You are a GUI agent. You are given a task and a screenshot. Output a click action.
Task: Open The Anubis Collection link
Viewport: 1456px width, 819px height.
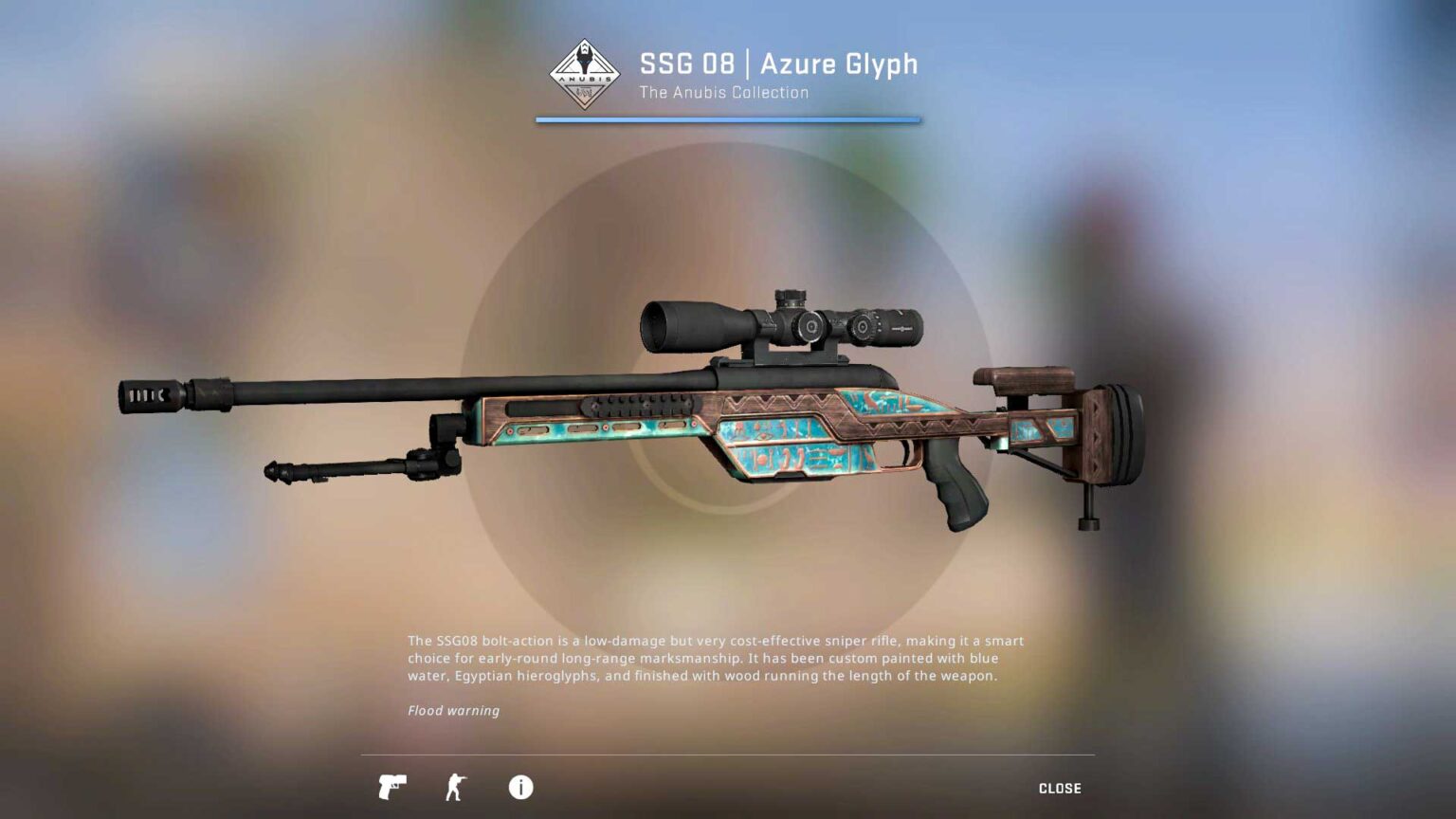point(723,92)
